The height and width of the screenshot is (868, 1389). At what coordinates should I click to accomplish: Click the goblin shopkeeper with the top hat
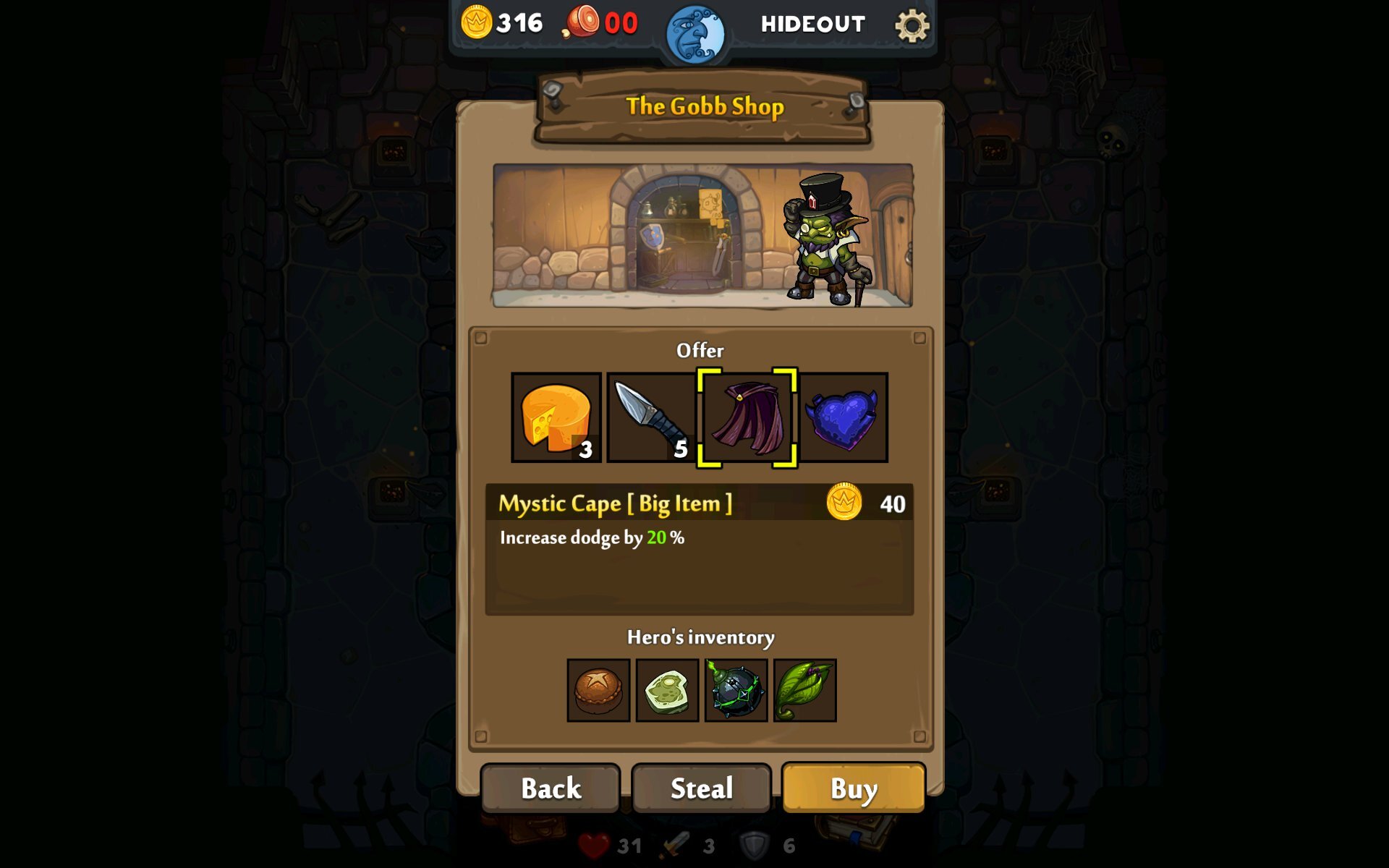click(x=825, y=239)
